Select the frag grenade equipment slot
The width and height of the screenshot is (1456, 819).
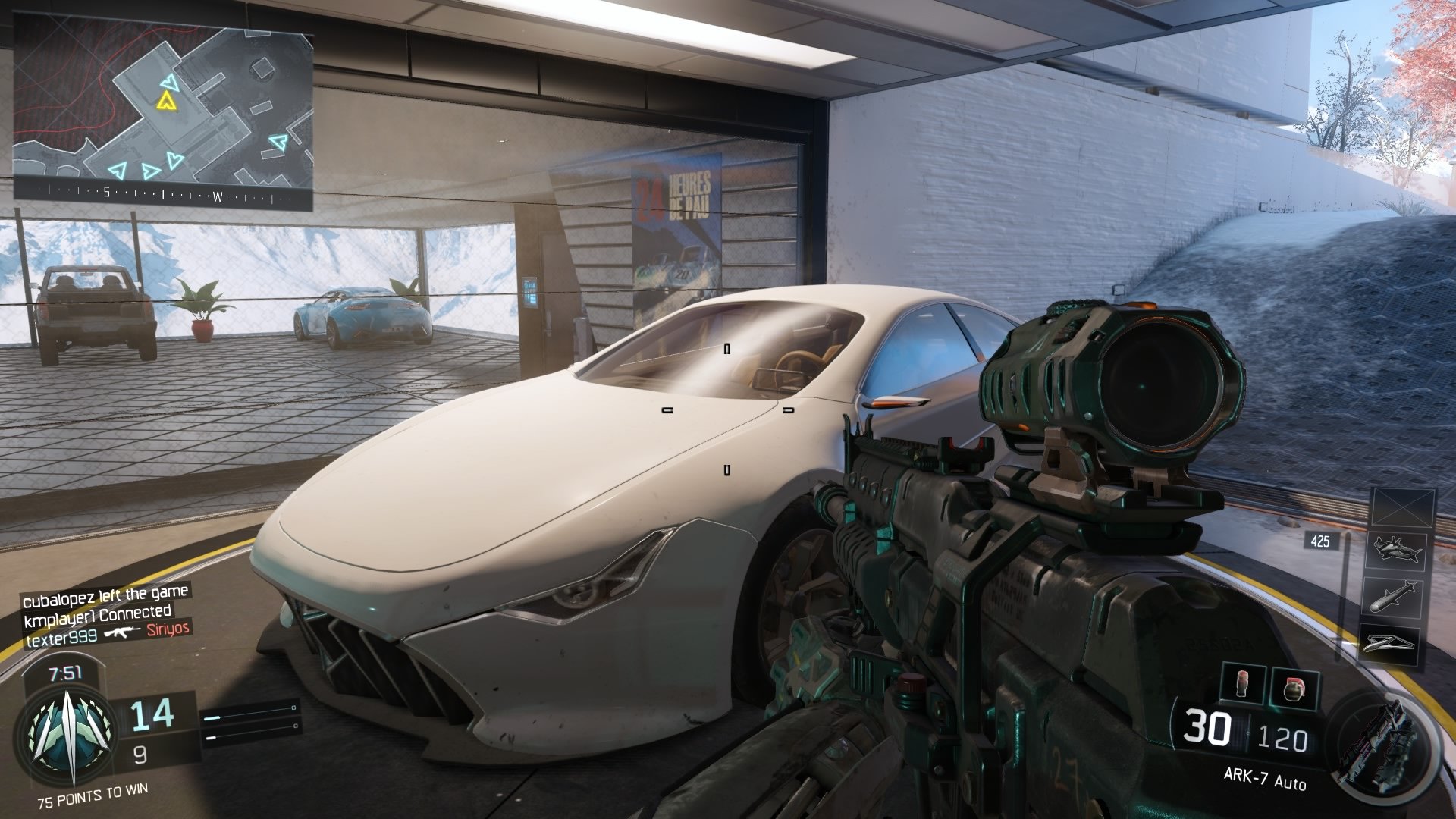(x=1294, y=689)
